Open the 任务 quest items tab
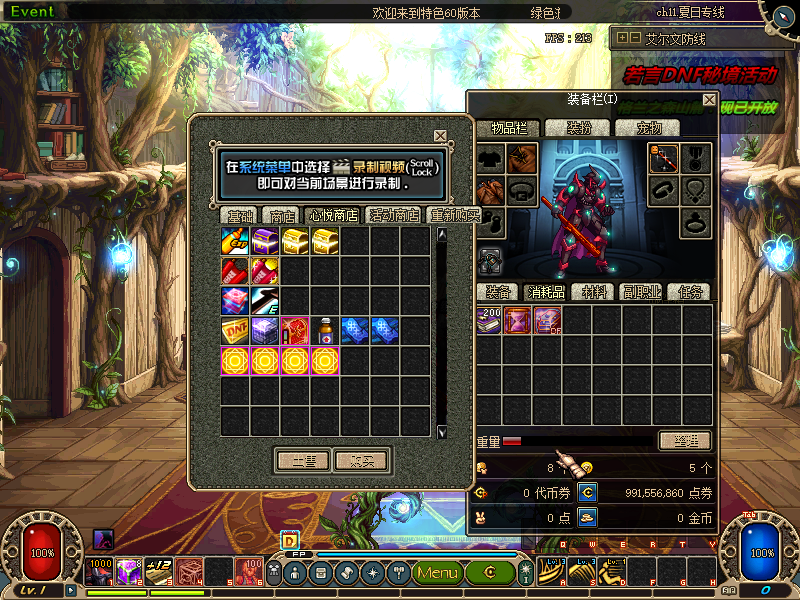 (x=690, y=292)
